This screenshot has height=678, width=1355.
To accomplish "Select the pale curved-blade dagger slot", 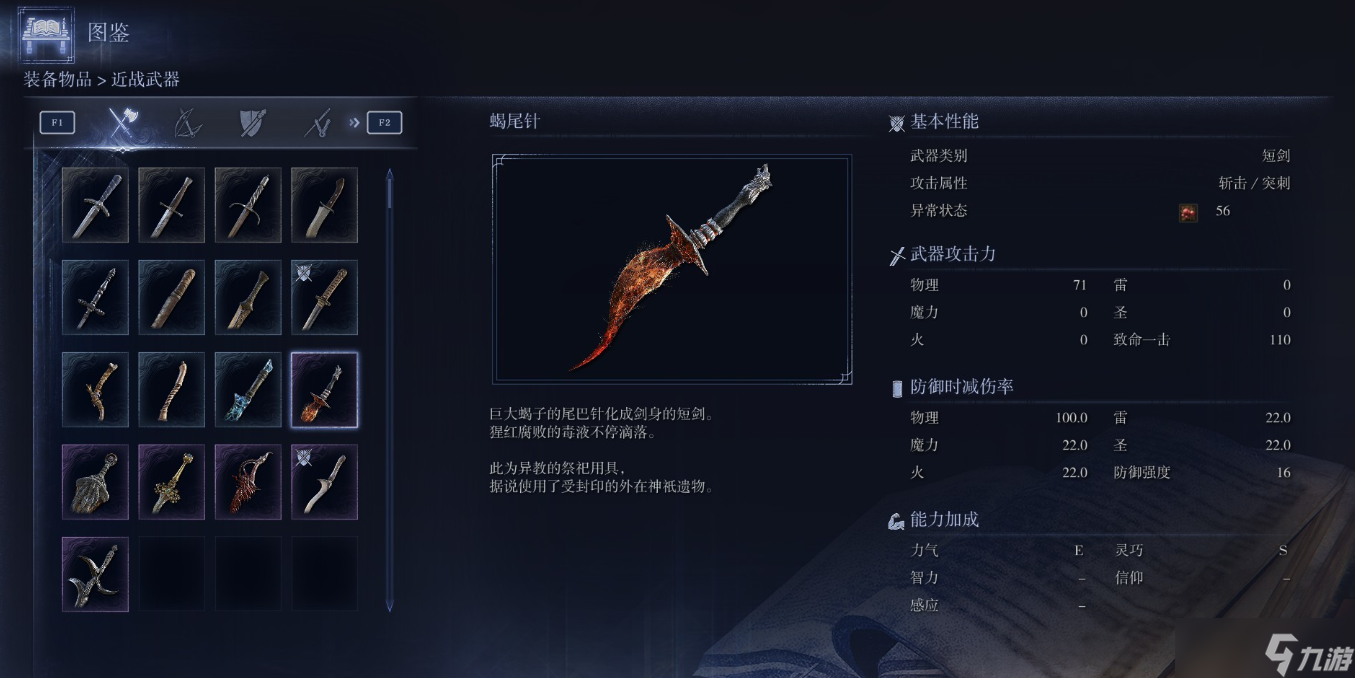I will click(x=324, y=481).
